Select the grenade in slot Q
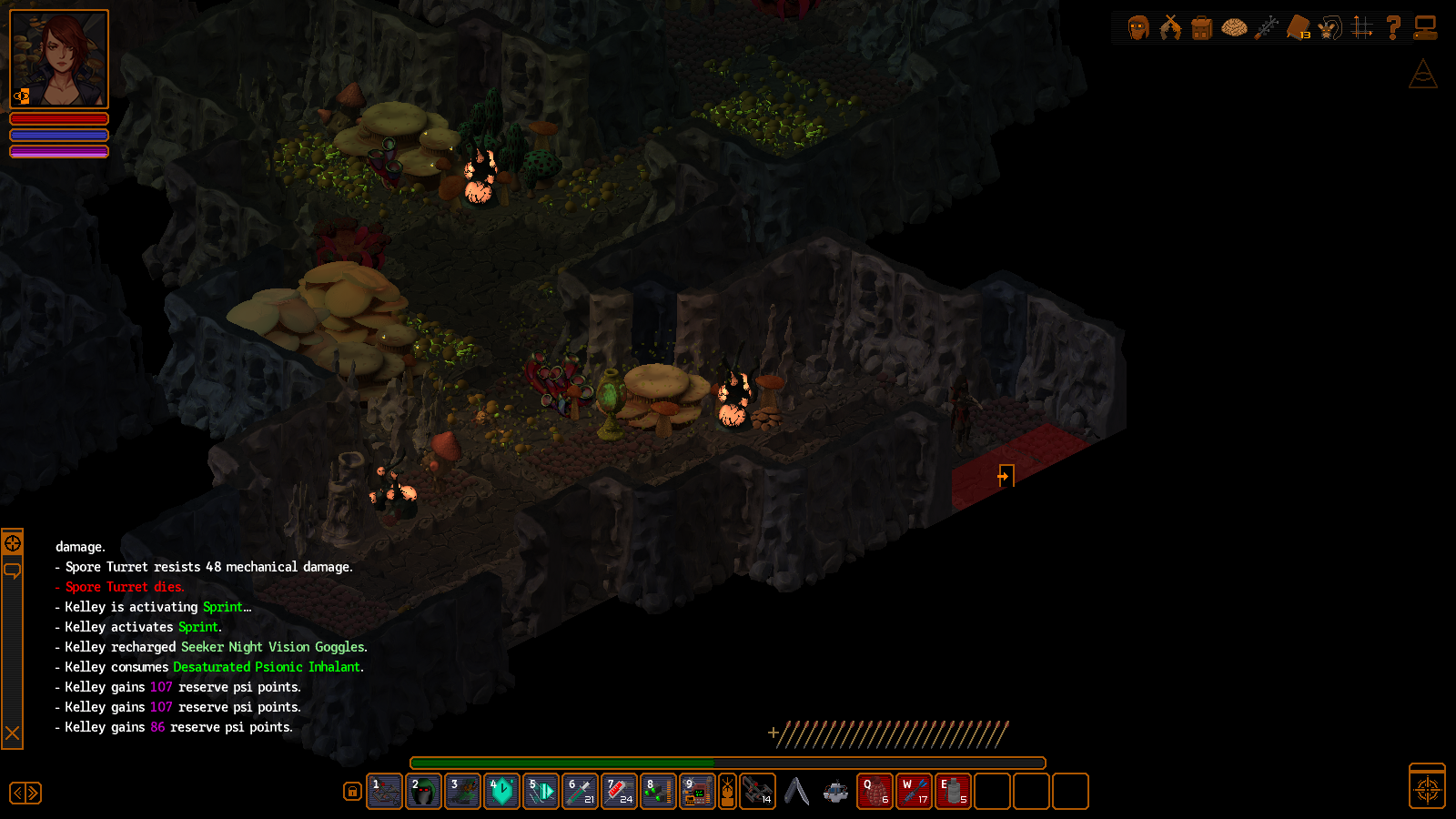Screen dimensions: 1456x819 click(875, 792)
